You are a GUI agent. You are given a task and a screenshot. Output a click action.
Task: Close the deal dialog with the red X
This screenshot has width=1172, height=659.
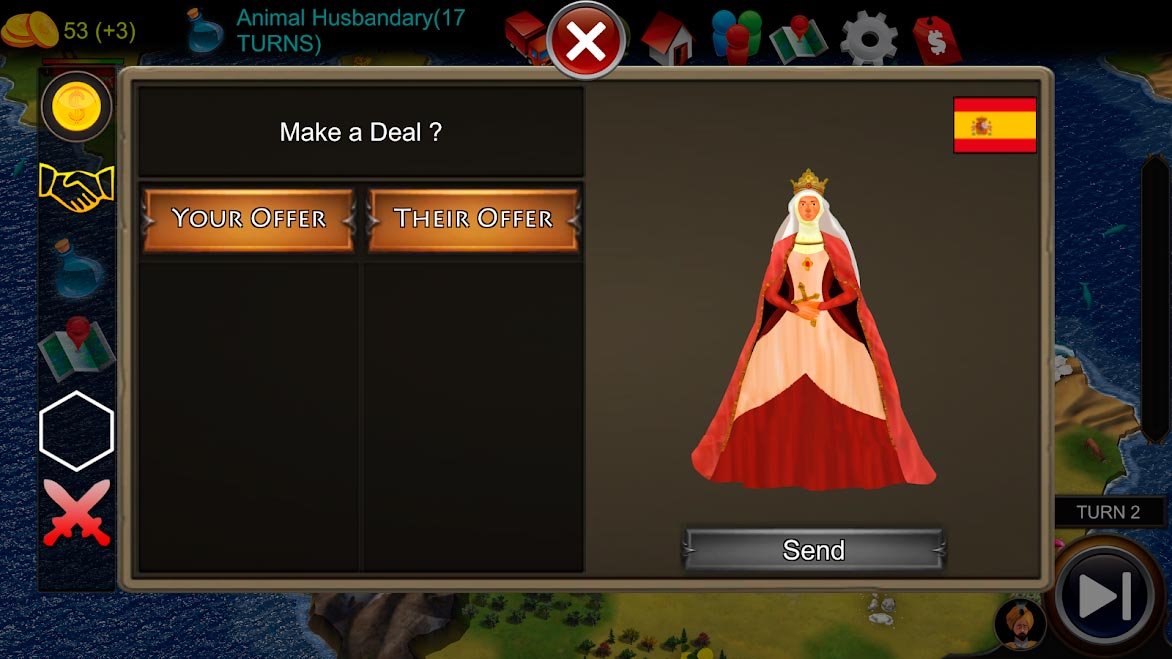(586, 42)
